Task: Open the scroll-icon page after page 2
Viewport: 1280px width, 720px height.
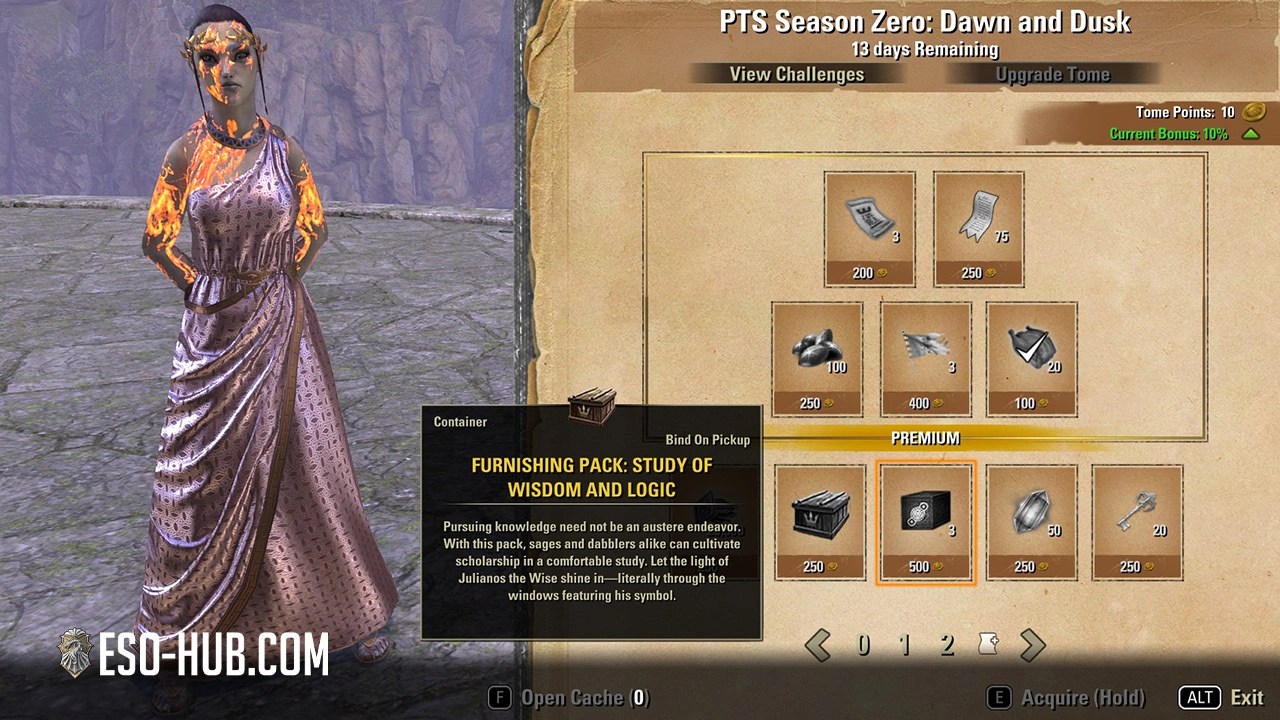Action: point(989,645)
